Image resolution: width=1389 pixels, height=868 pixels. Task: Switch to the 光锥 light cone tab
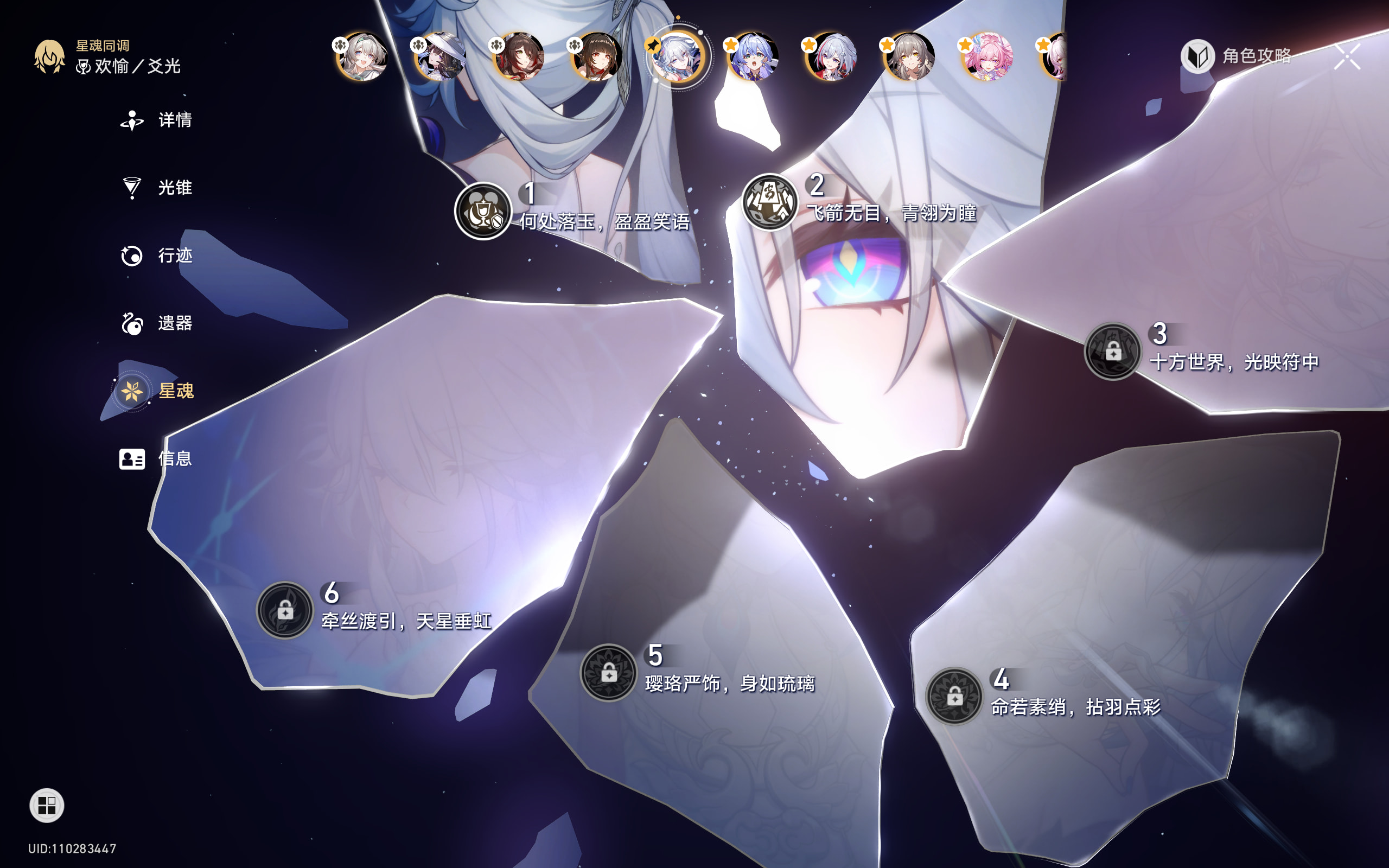click(x=157, y=188)
